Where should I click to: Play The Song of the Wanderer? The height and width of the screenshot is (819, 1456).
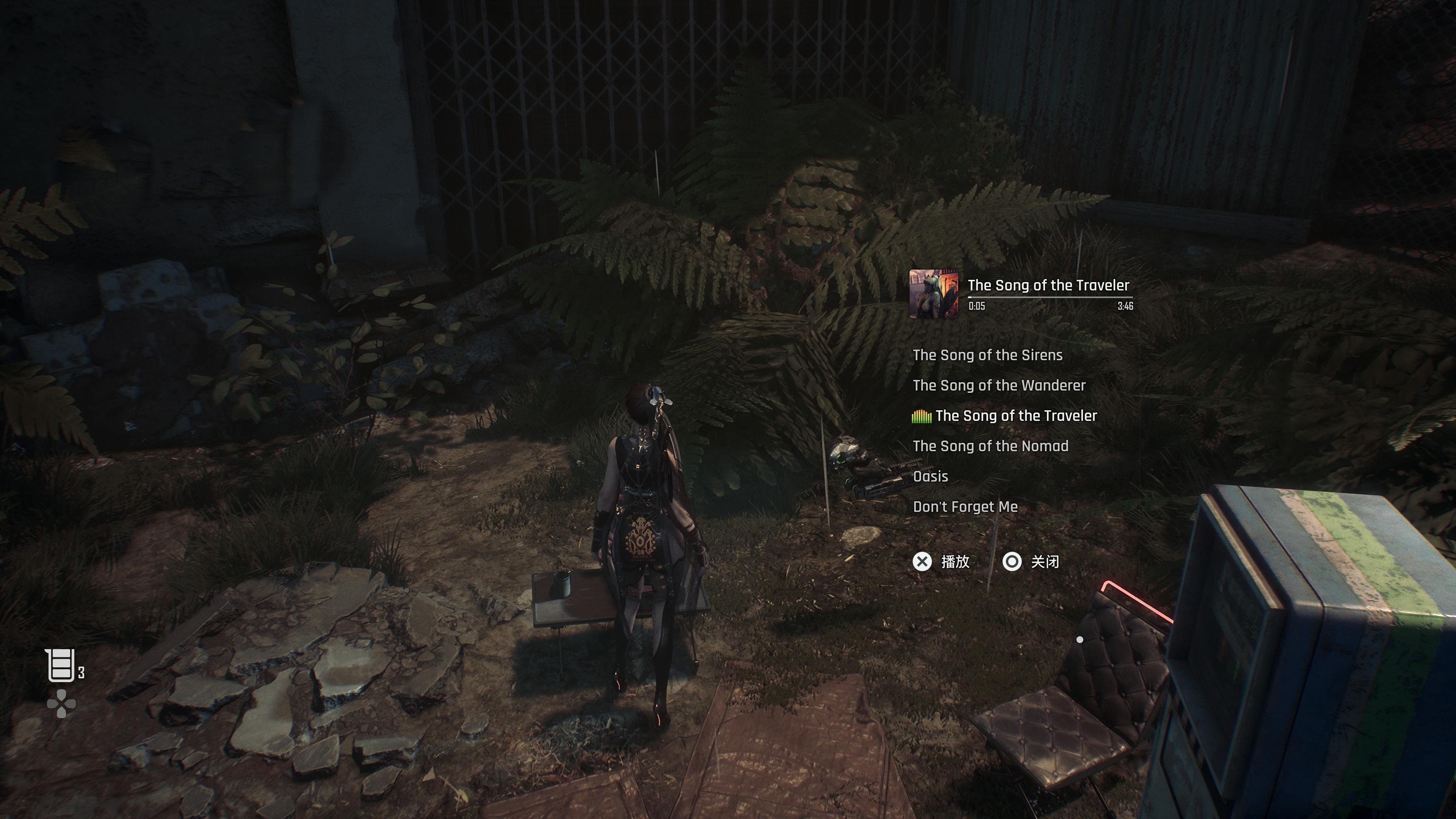pos(999,386)
